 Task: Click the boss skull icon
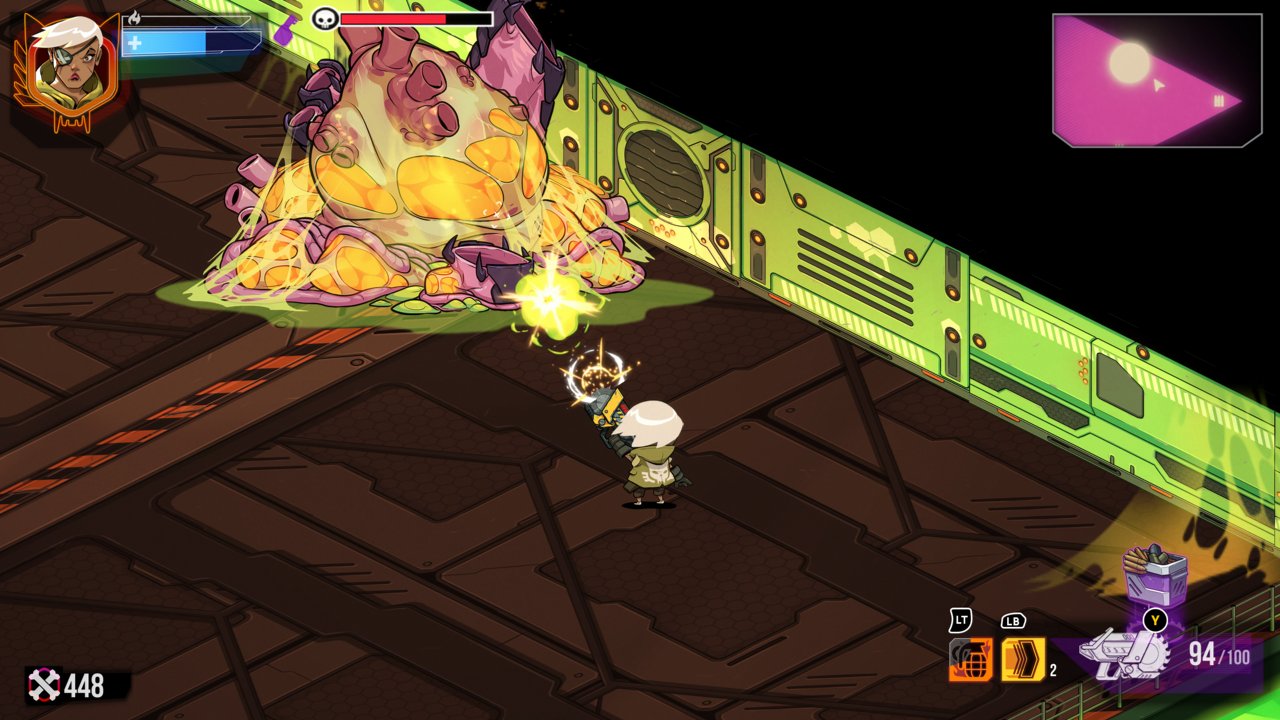pyautogui.click(x=325, y=19)
